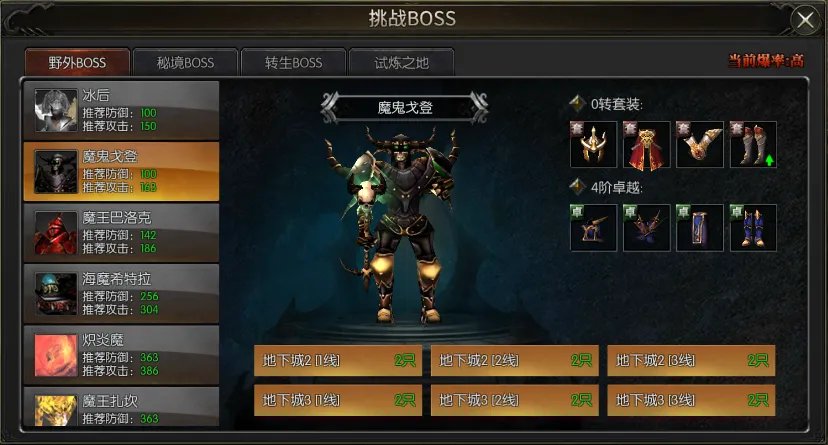828x445 pixels.
Task: Travel to 地下城2 [2线]
Action: (514, 361)
